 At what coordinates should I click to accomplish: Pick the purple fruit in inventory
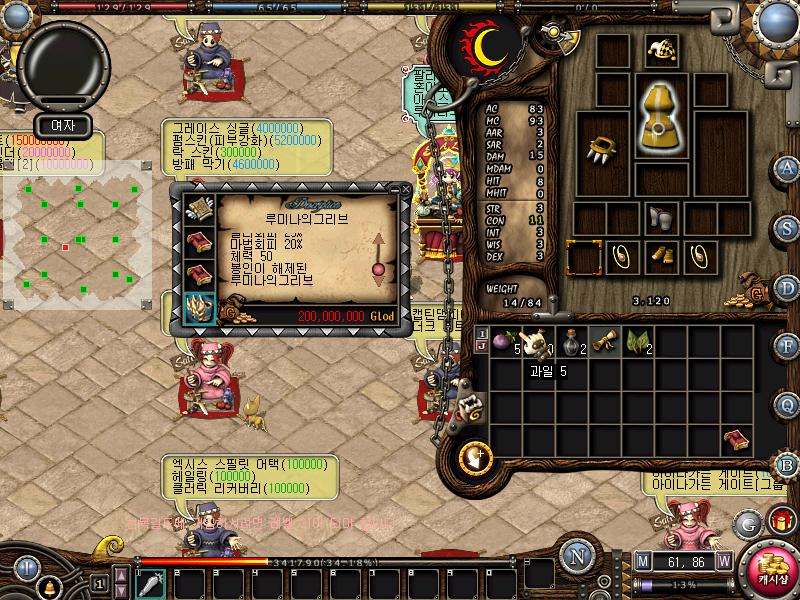click(501, 342)
